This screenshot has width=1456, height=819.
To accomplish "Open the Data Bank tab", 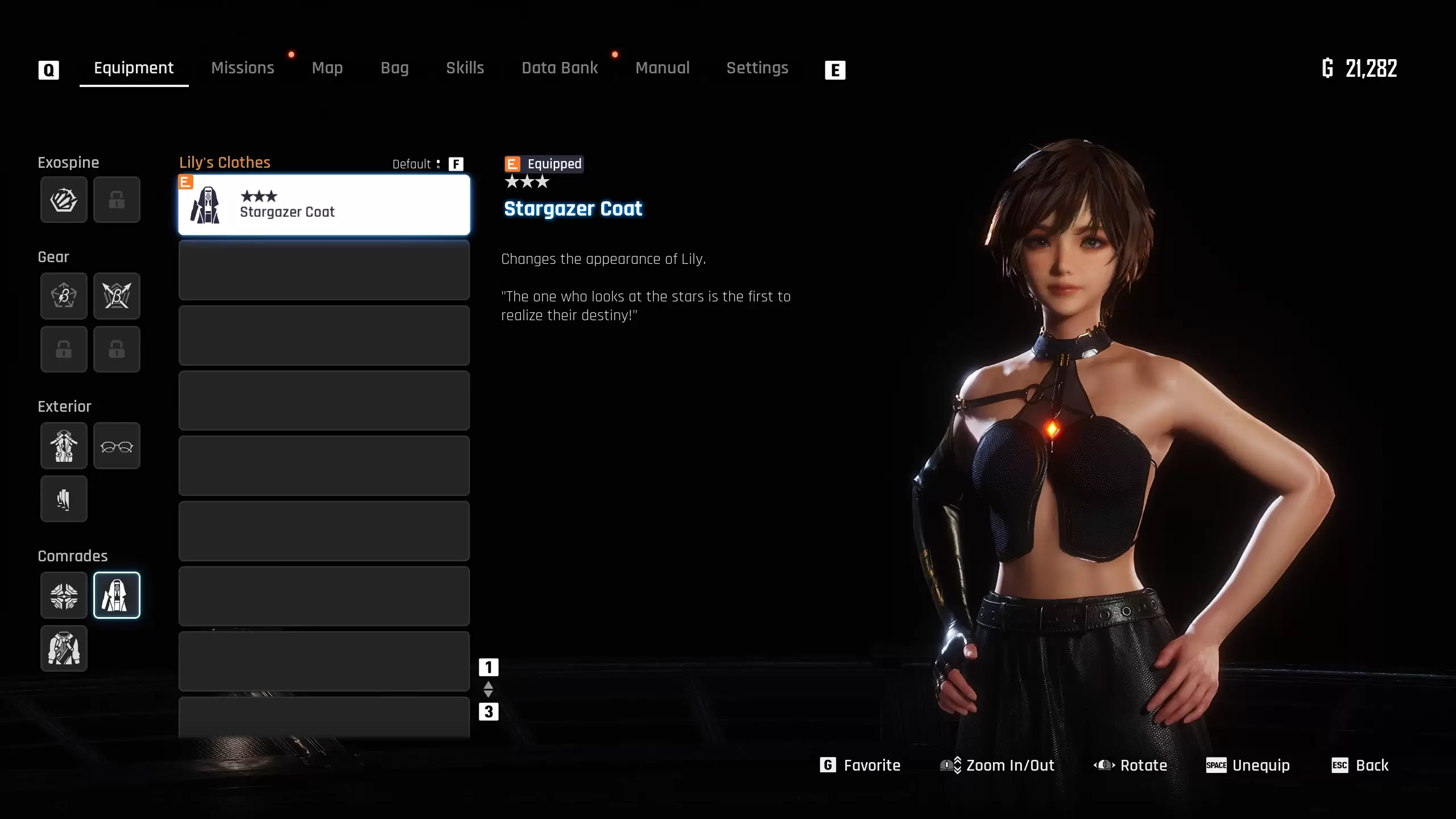I will [x=560, y=68].
